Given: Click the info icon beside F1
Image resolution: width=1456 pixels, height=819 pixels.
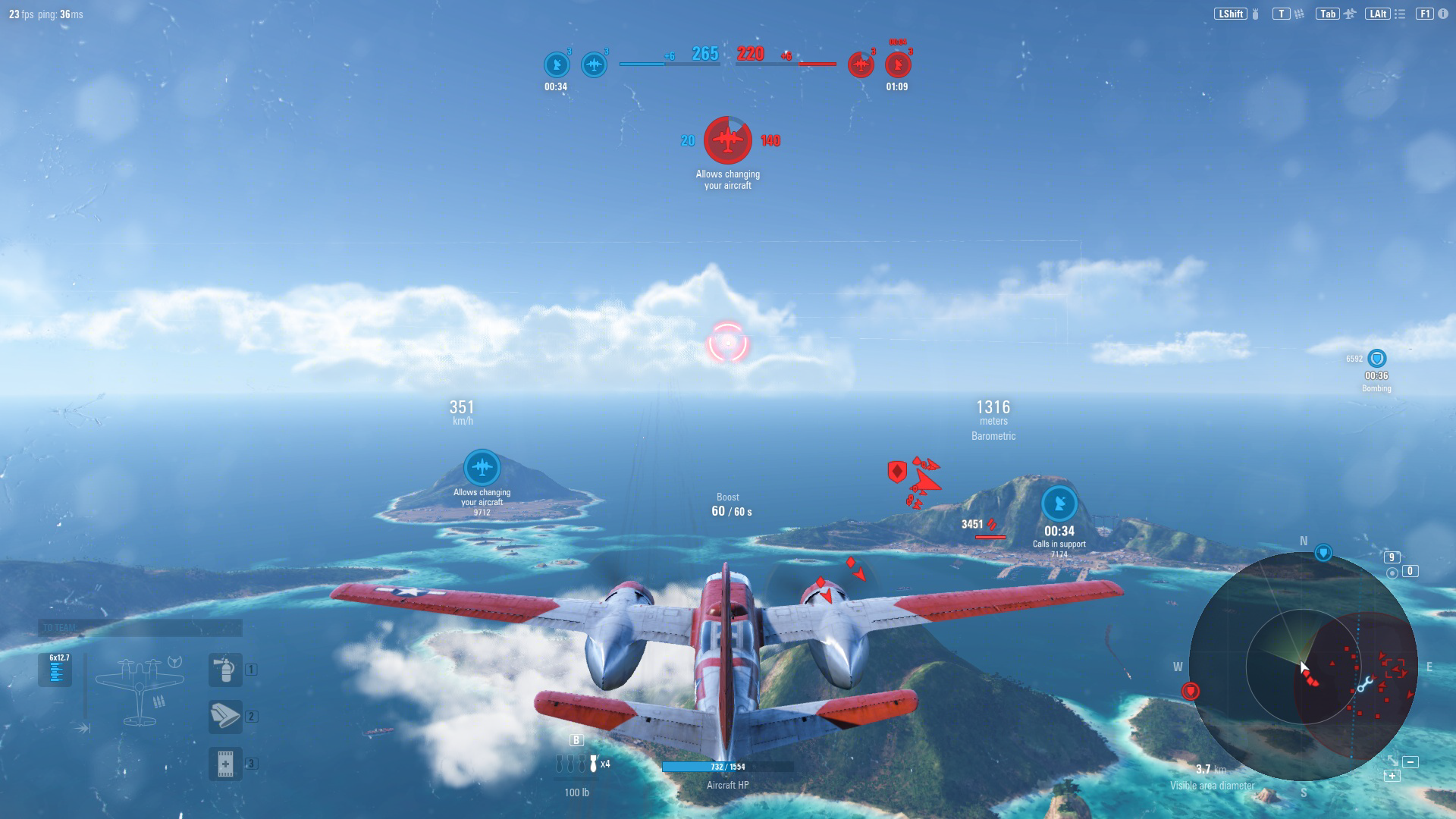Looking at the screenshot, I should [1442, 14].
